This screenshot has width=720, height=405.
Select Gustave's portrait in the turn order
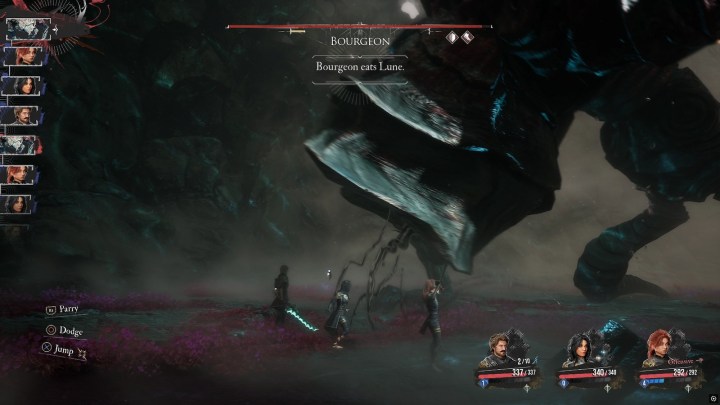pos(20,114)
